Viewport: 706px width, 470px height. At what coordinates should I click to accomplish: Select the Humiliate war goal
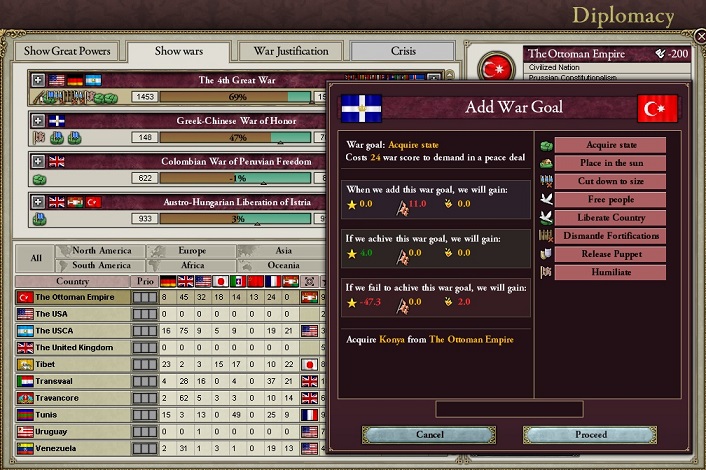[609, 272]
